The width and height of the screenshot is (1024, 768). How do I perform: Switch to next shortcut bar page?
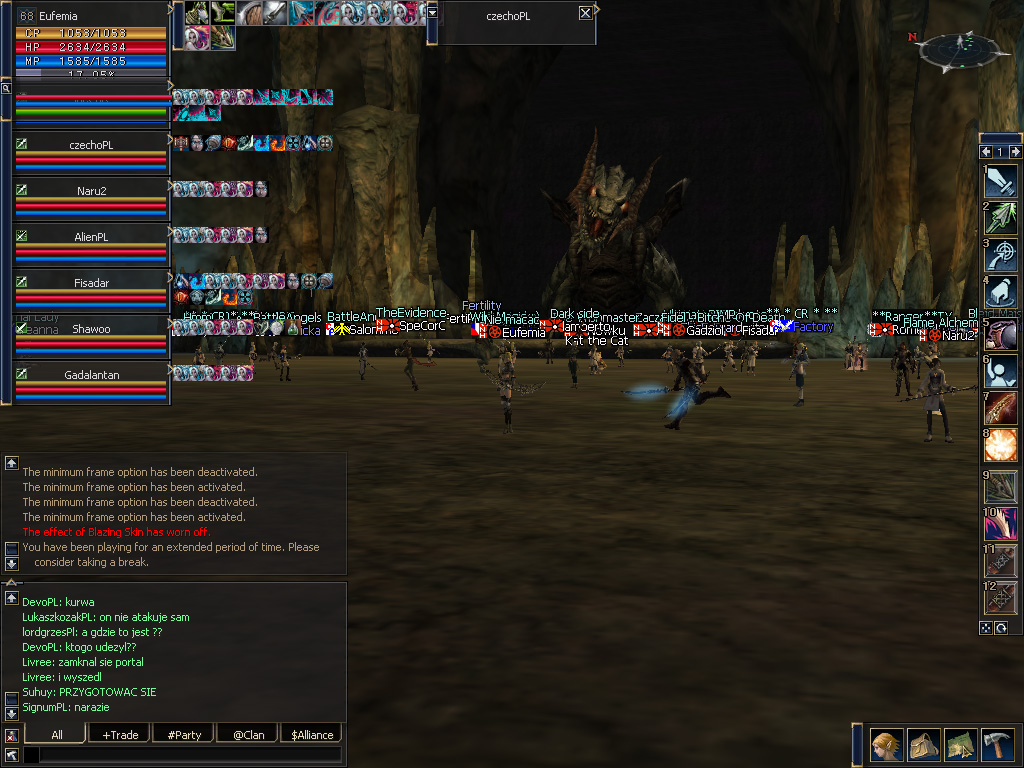1016,152
